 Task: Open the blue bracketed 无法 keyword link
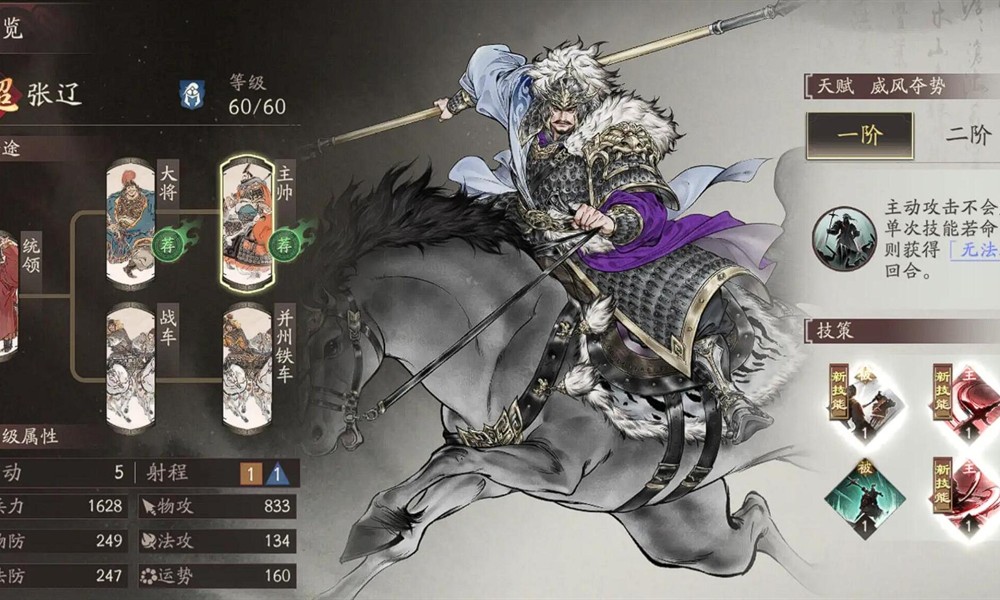click(x=973, y=252)
